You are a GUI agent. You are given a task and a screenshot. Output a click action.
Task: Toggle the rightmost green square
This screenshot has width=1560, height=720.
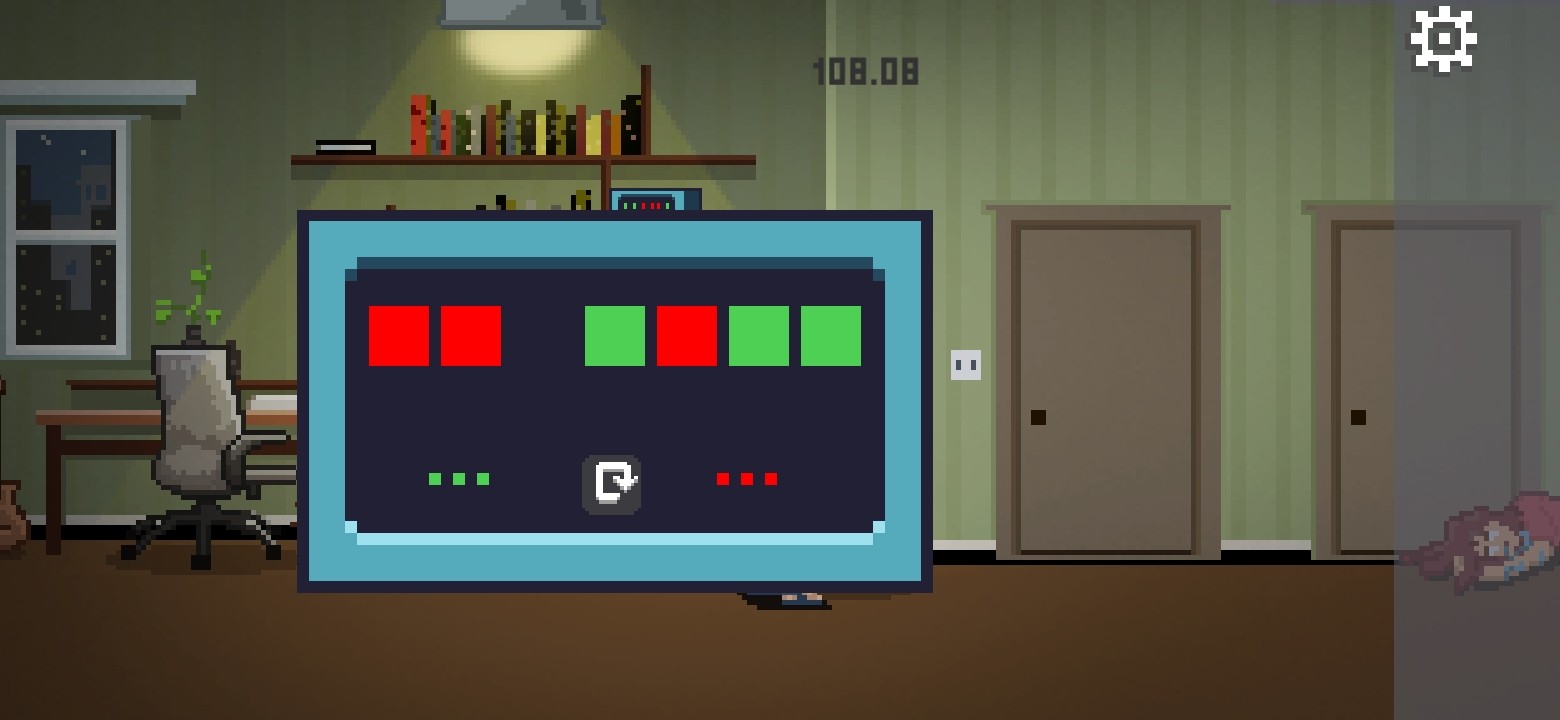coord(830,335)
